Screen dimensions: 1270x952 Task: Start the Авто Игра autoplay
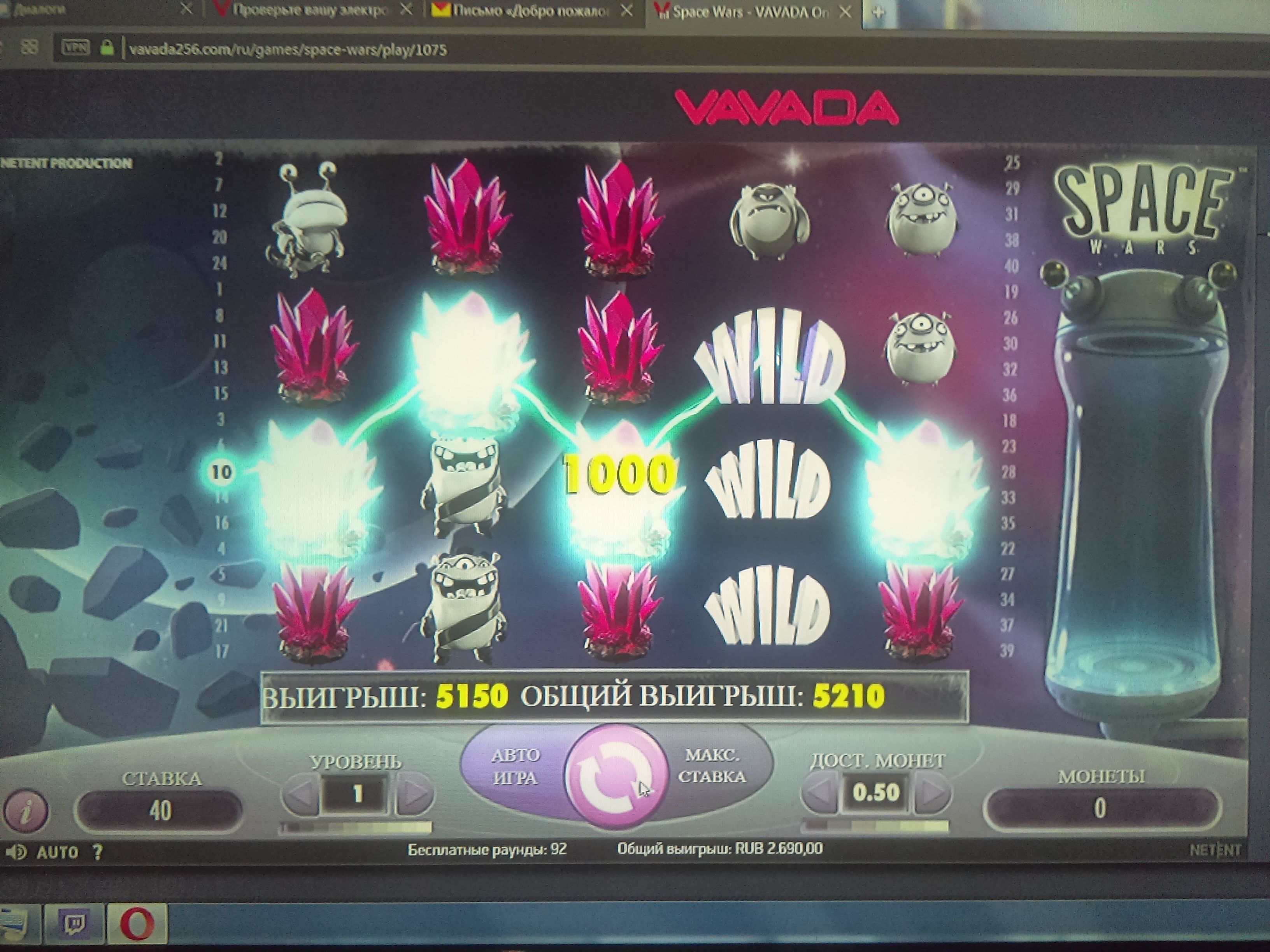click(x=514, y=766)
